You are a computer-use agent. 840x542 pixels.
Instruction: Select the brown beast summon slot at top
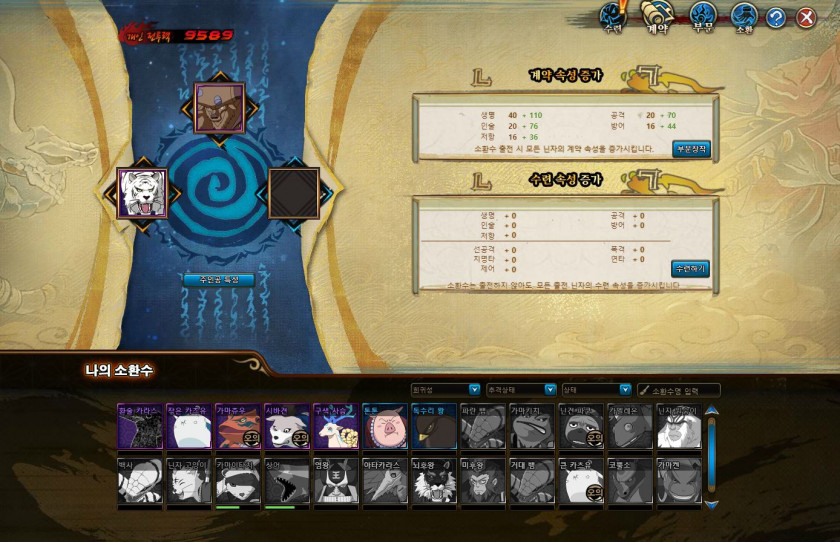219,107
